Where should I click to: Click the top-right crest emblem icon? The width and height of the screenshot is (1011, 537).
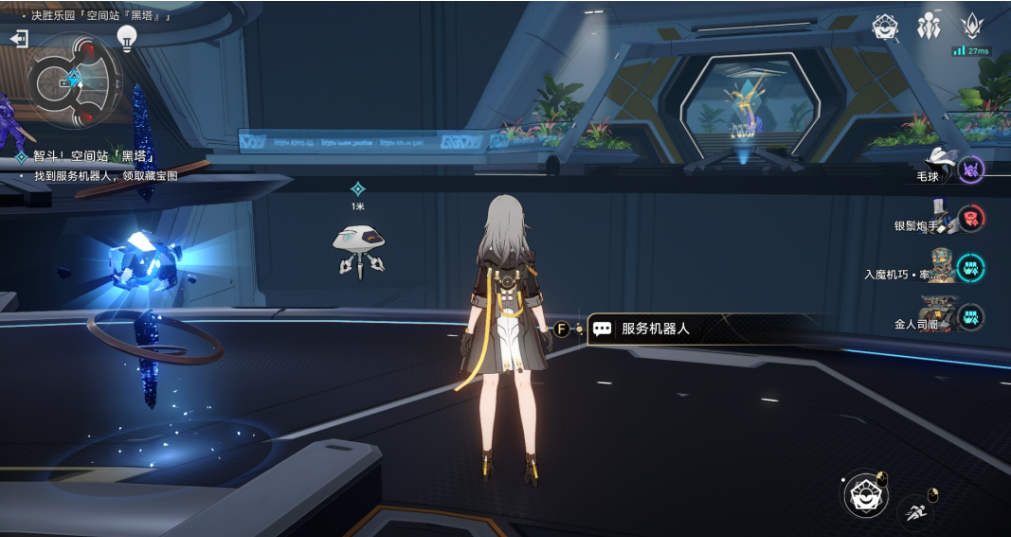(970, 26)
